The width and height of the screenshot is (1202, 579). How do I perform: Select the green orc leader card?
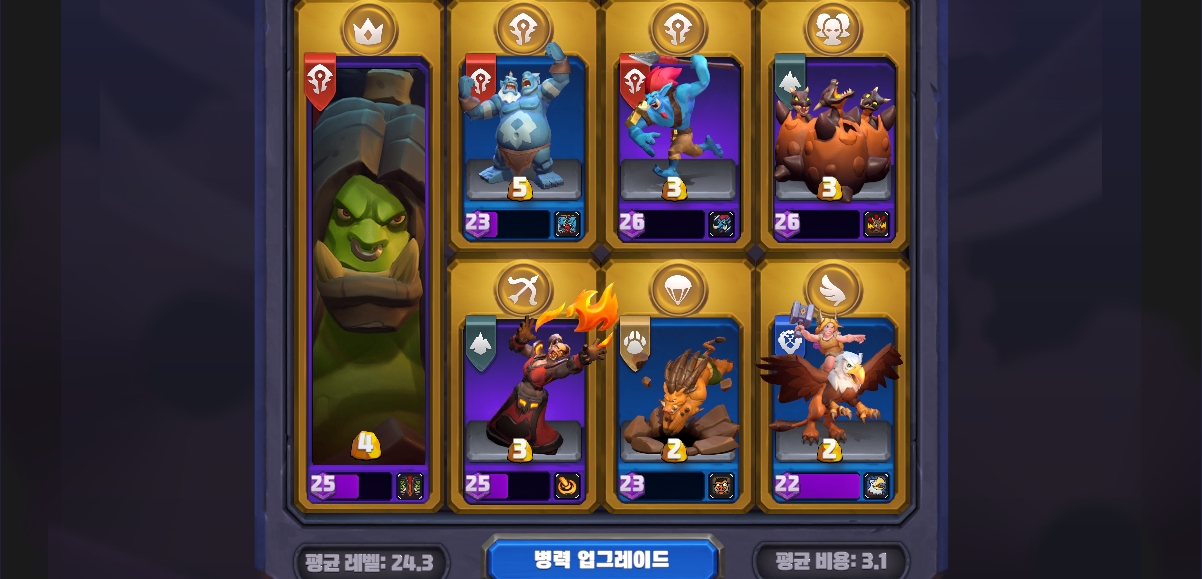368,270
